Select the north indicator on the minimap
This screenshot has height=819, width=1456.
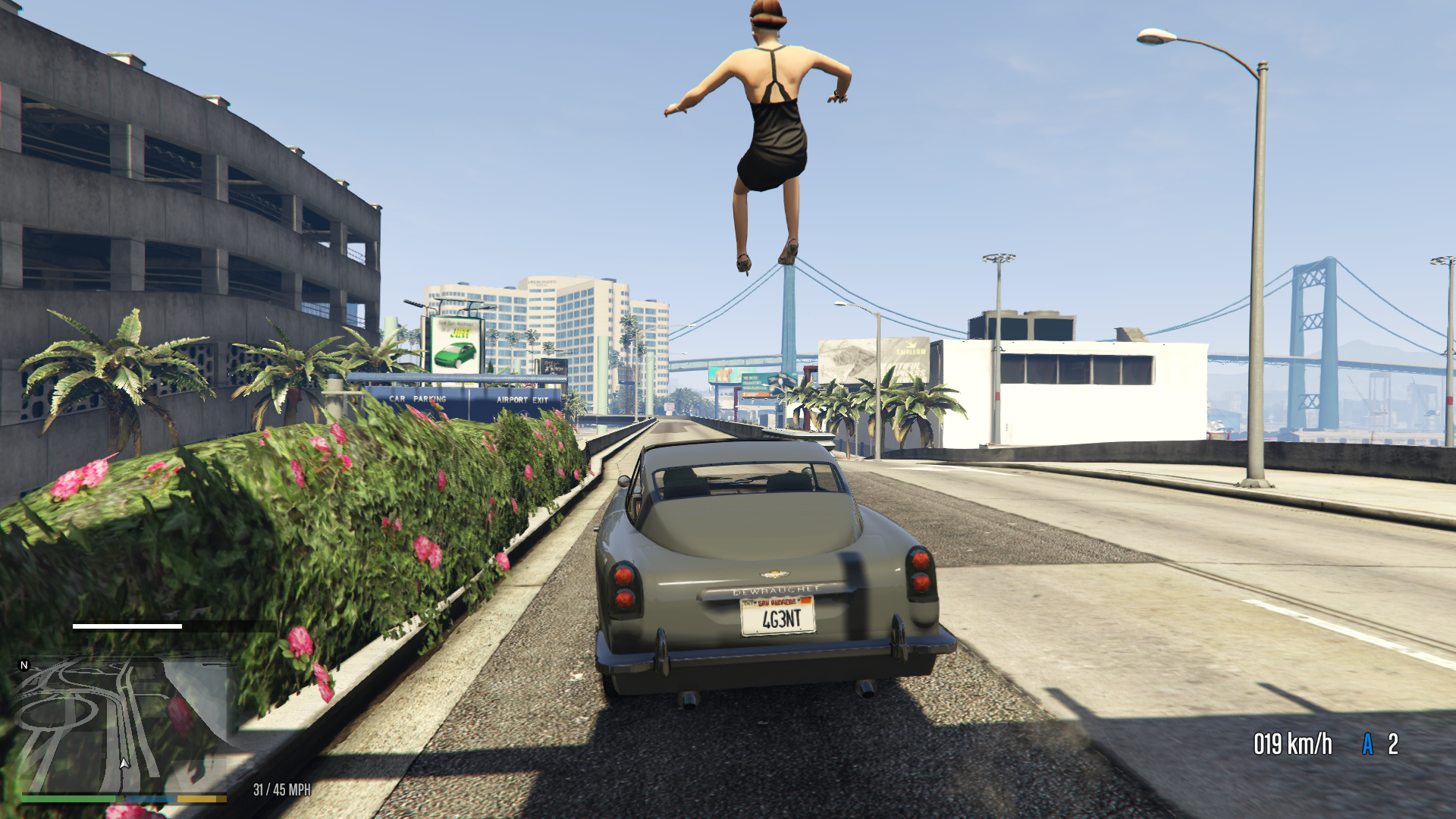[24, 665]
